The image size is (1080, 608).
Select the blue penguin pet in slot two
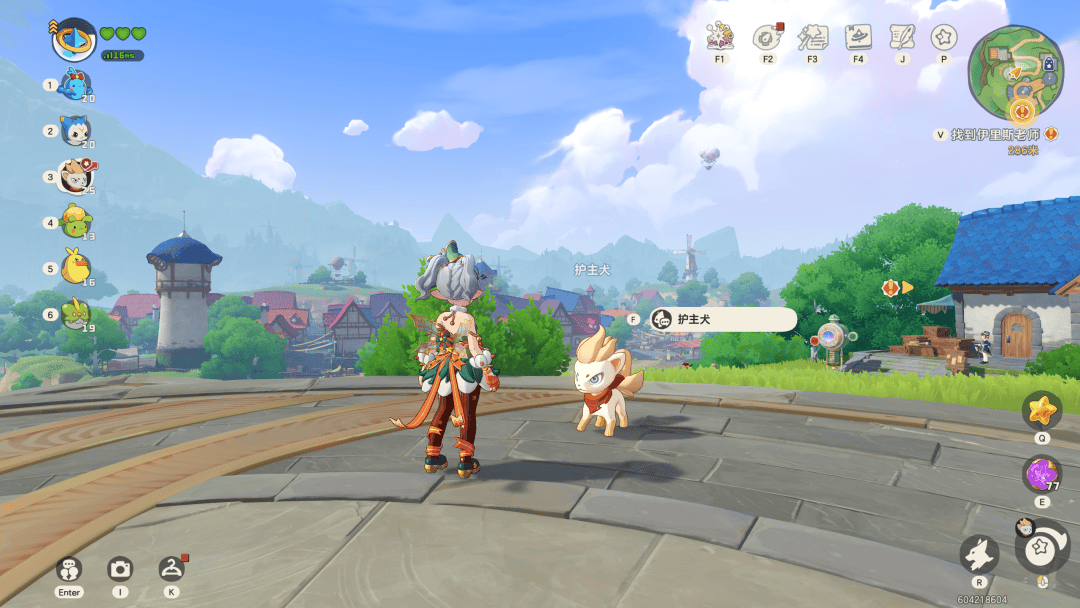[75, 131]
